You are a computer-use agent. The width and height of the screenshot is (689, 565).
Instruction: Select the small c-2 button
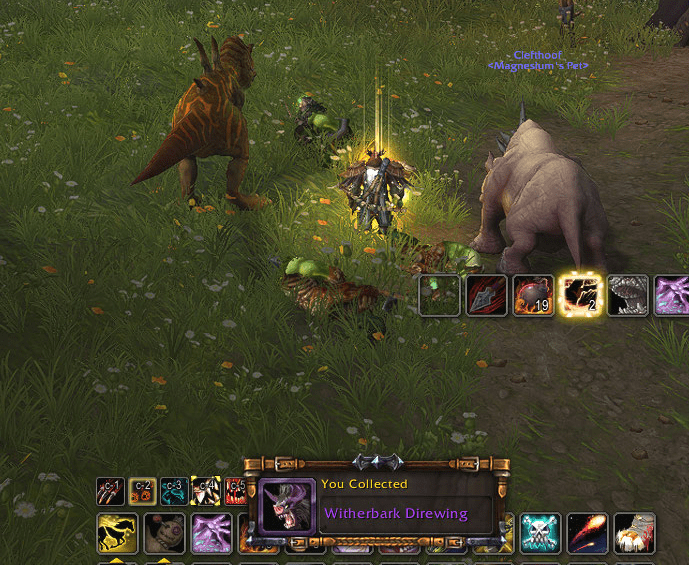142,491
